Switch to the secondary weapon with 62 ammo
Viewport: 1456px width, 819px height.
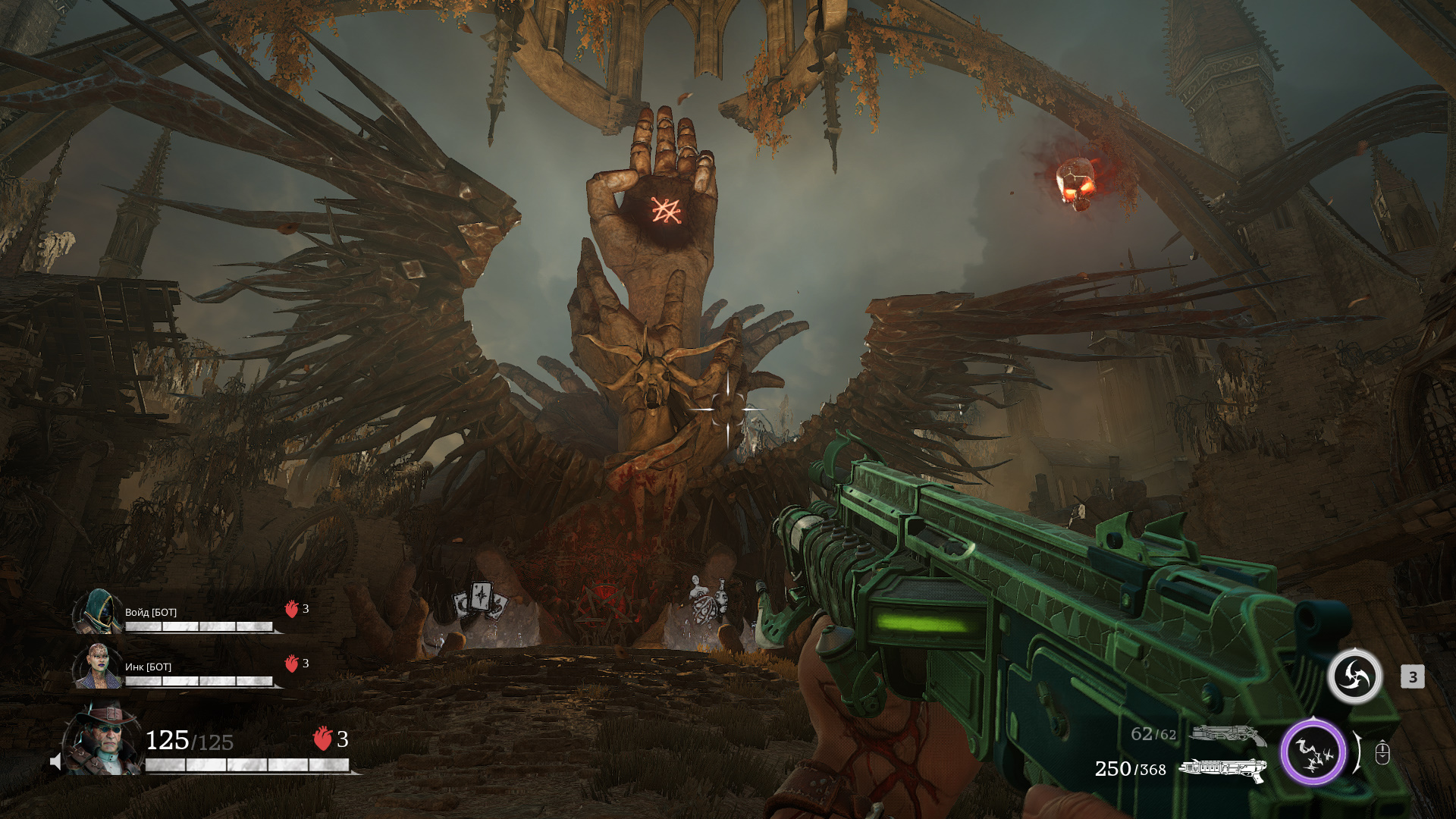click(1227, 734)
